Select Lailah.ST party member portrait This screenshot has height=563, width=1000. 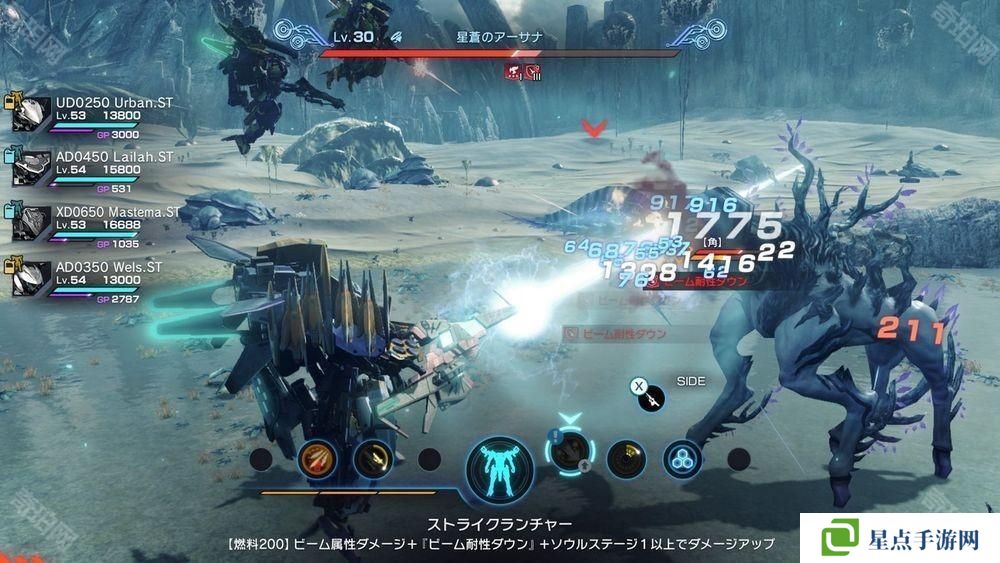tap(34, 167)
